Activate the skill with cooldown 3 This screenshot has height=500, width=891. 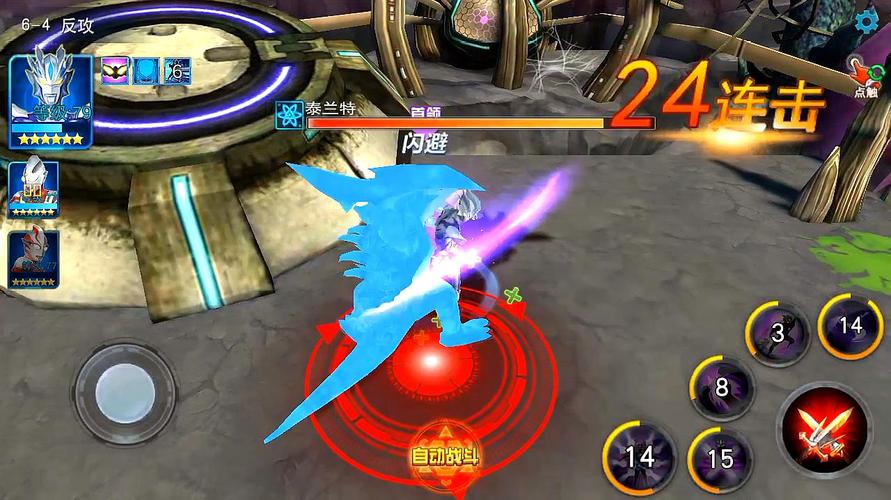coord(779,334)
